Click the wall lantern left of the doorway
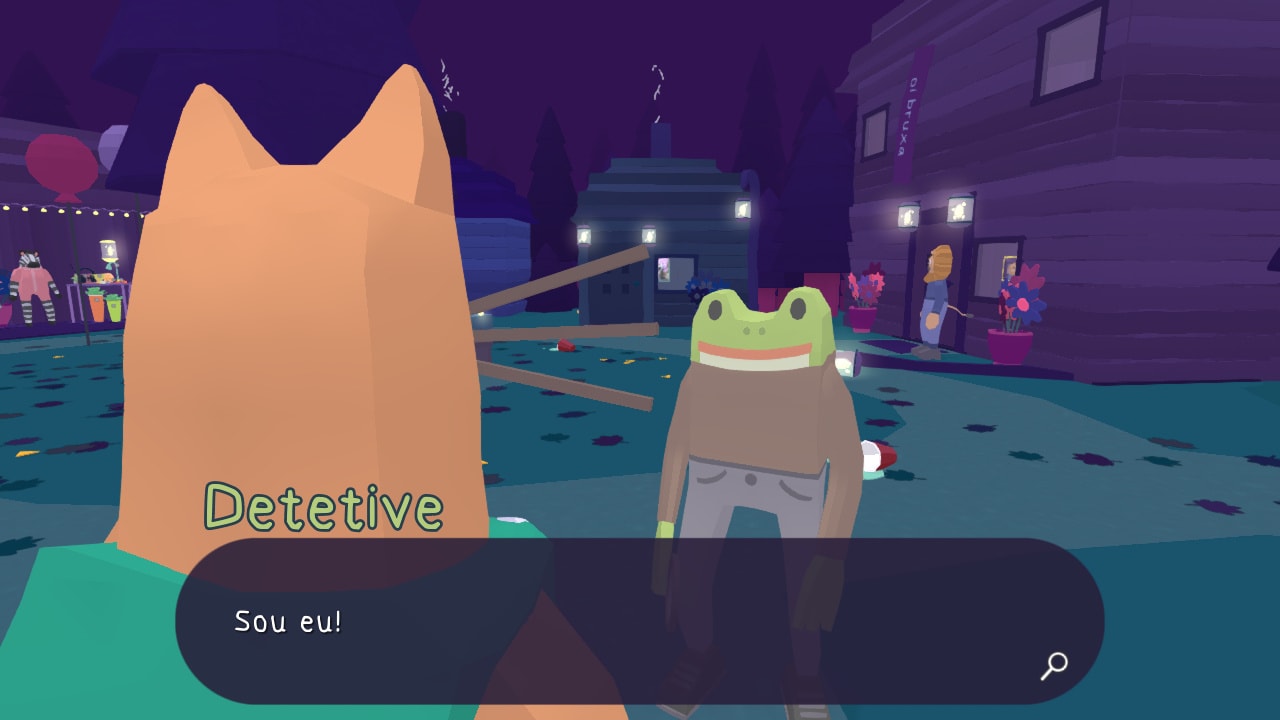This screenshot has height=720, width=1280. [x=906, y=215]
